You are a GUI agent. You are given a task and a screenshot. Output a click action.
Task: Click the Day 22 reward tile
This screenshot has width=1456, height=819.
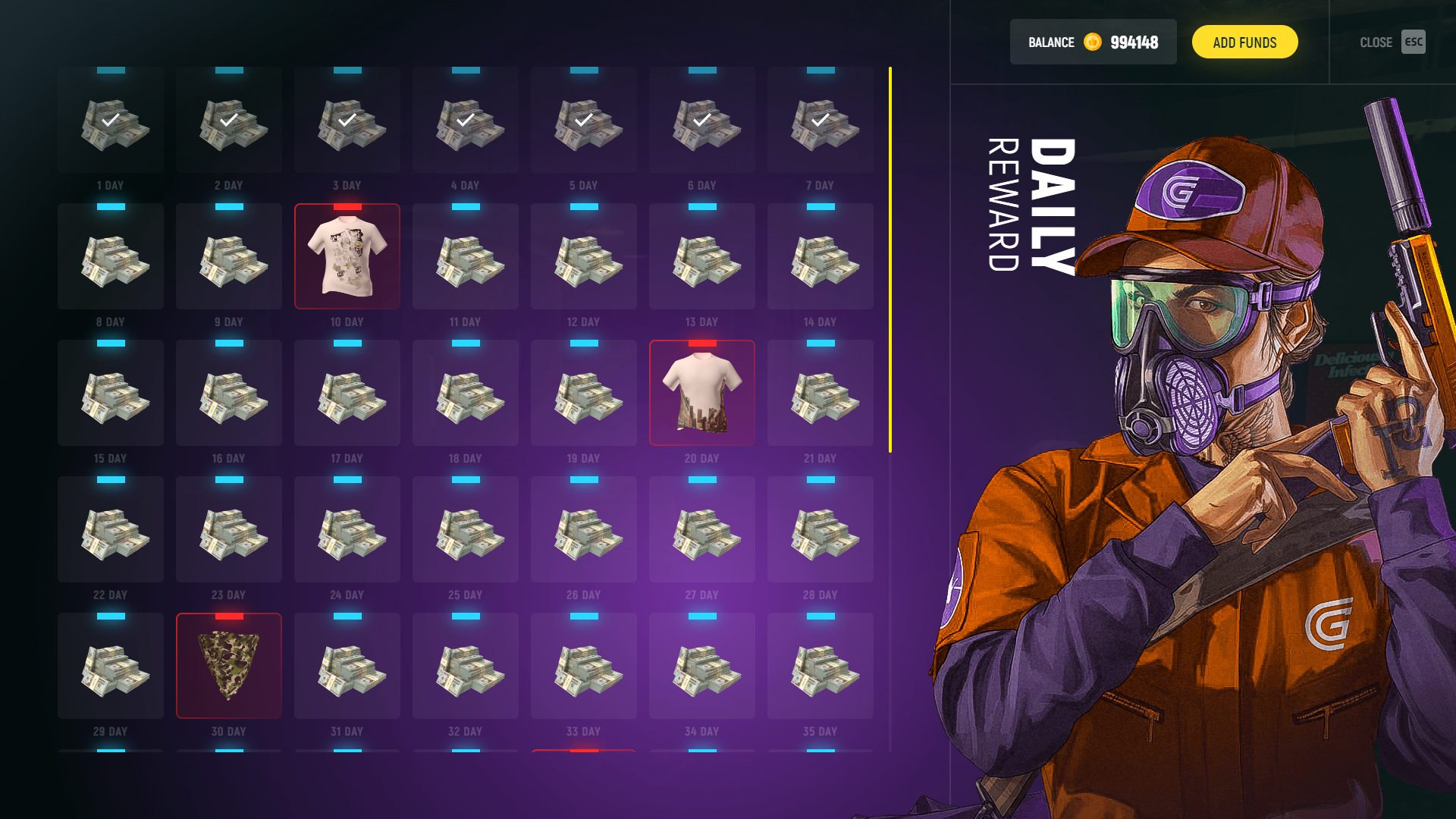[x=110, y=529]
